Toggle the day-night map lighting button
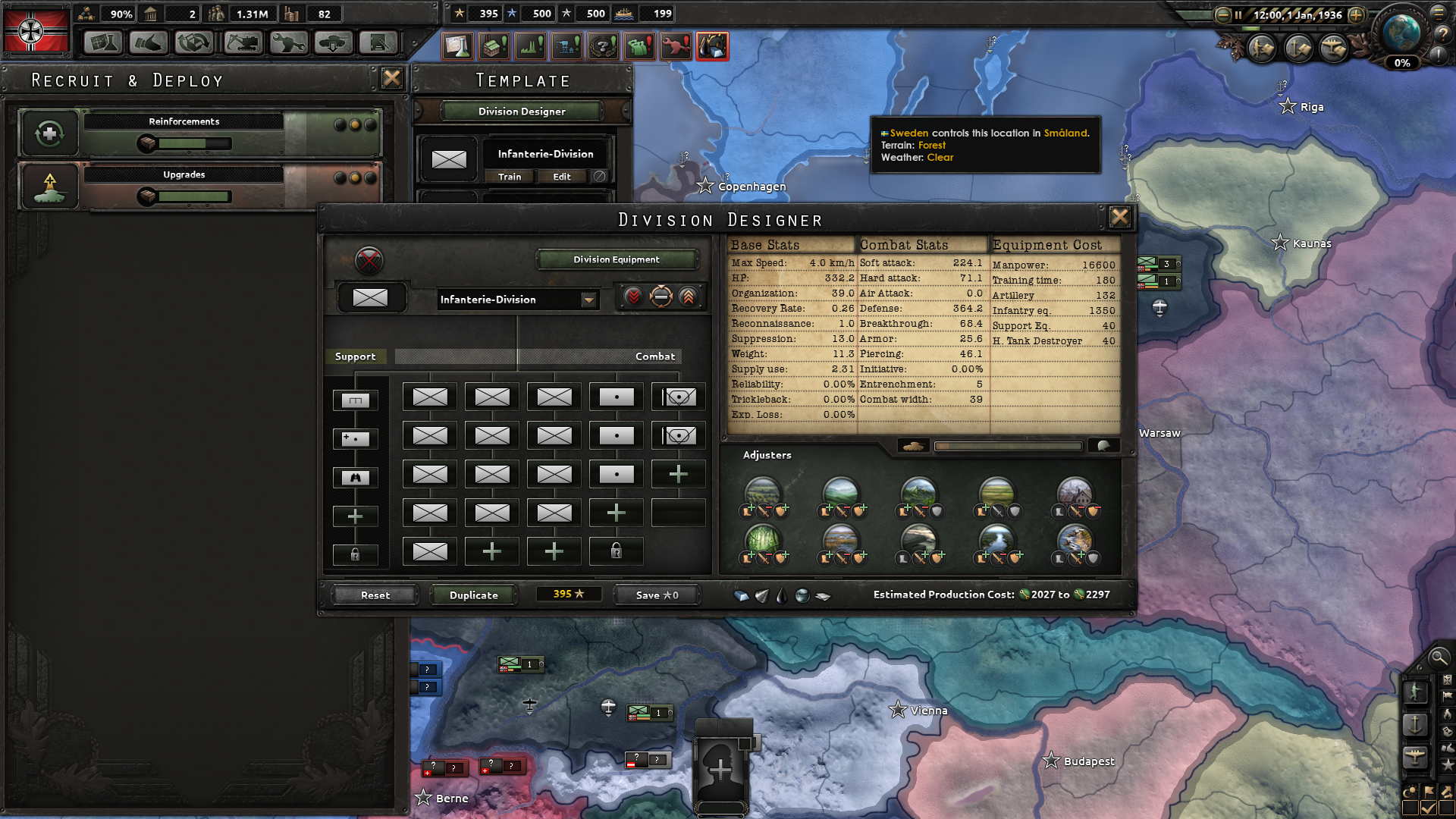The width and height of the screenshot is (1456, 819). pos(1410,792)
